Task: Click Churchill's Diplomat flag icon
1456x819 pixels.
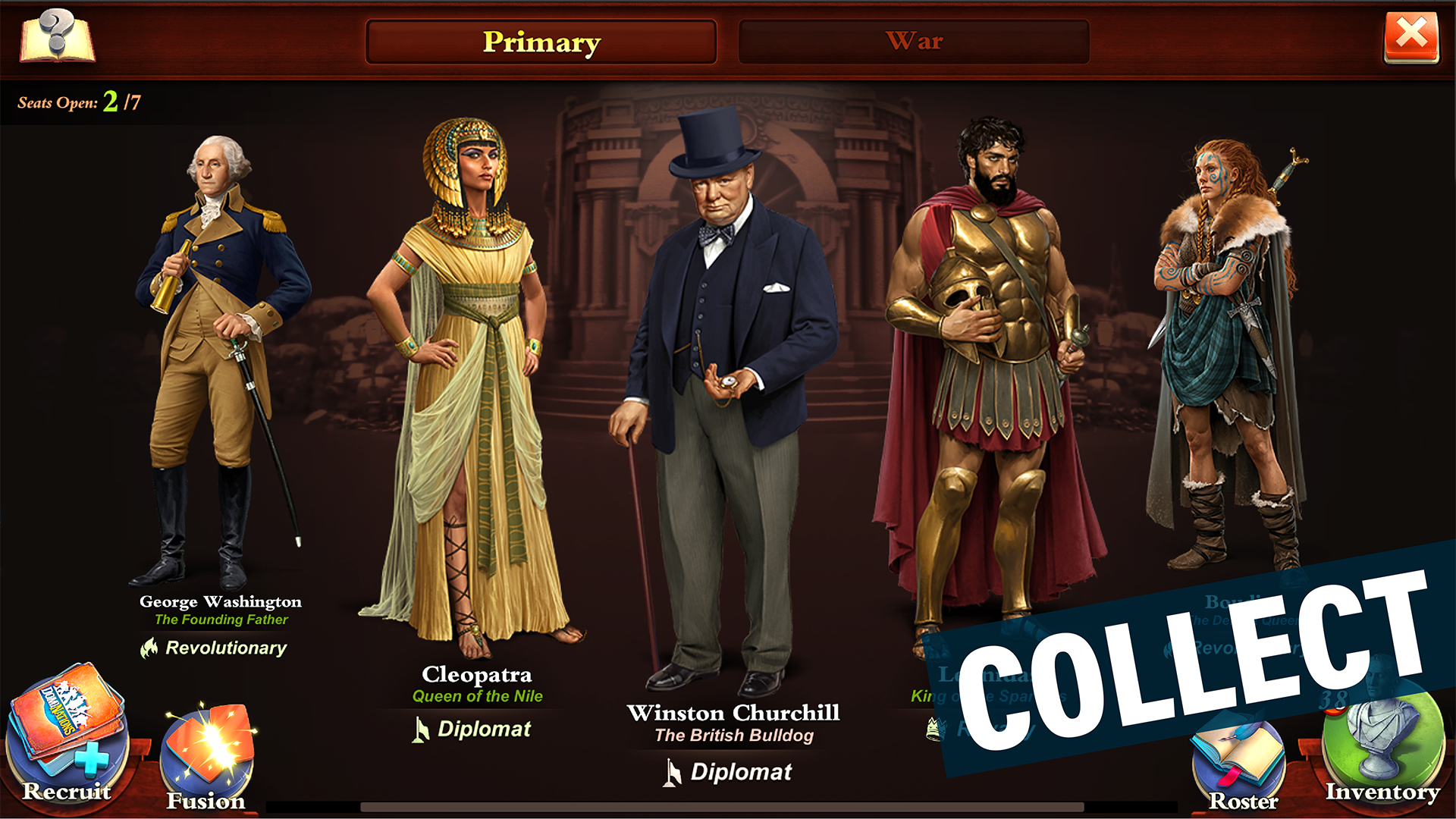Action: click(673, 772)
